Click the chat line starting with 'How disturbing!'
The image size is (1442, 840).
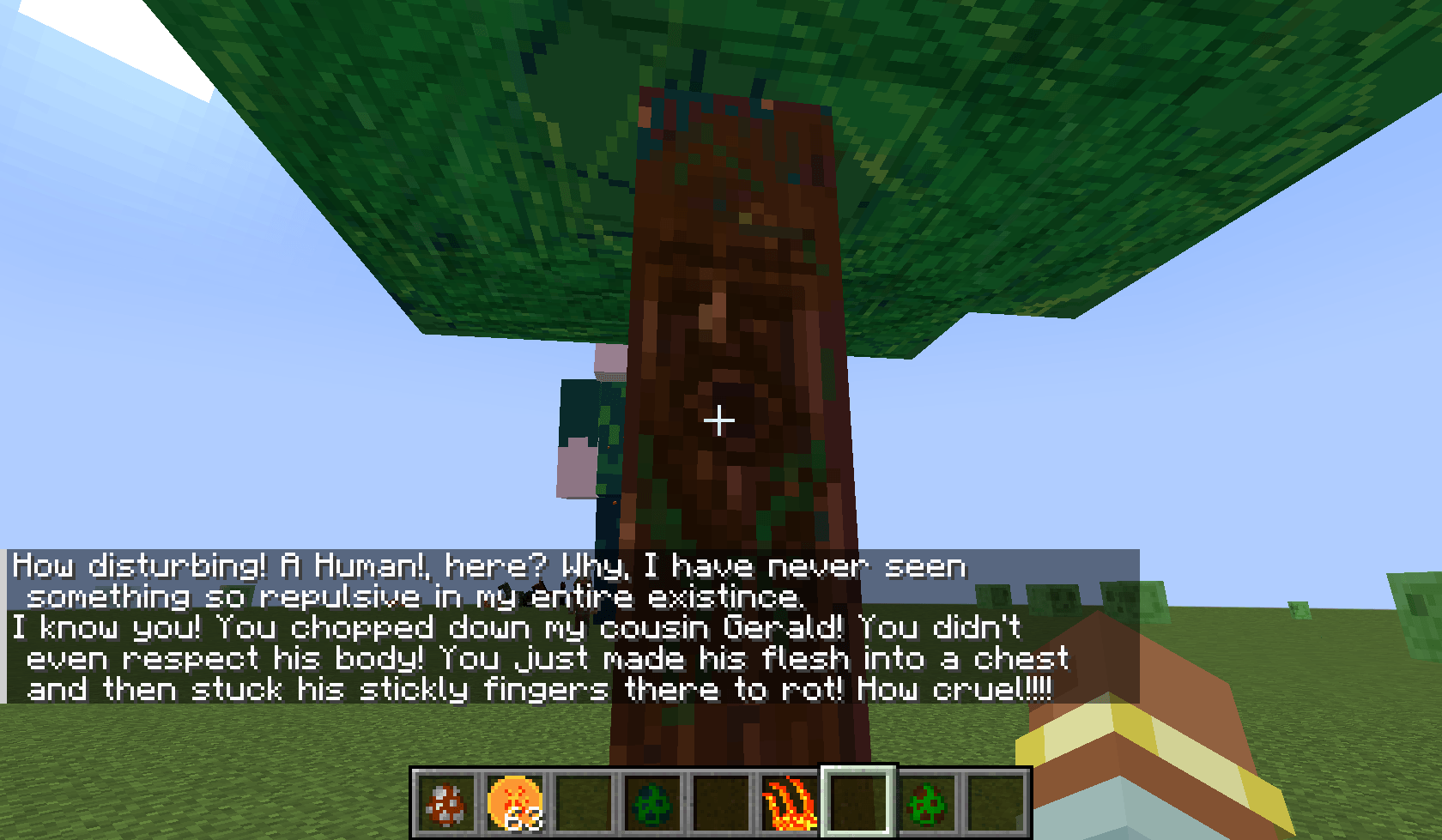[343, 565]
